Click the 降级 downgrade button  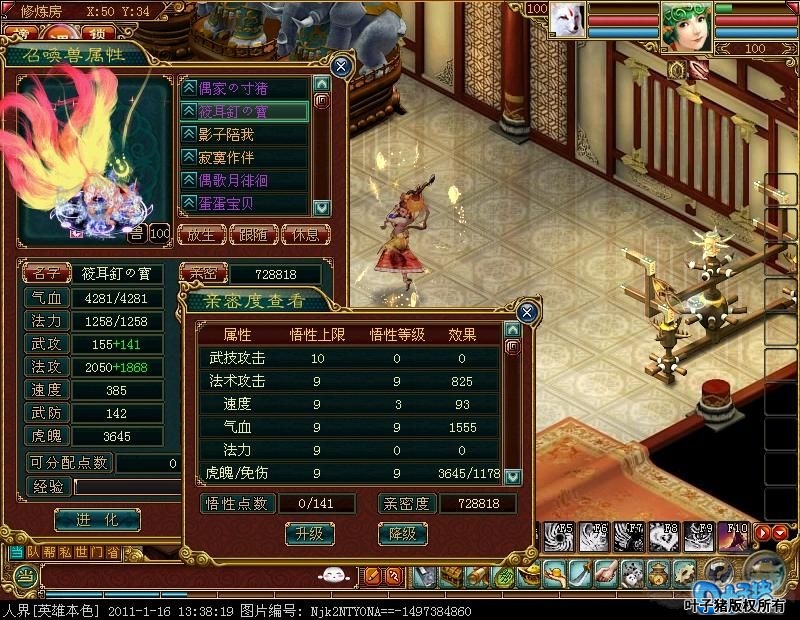coord(402,534)
